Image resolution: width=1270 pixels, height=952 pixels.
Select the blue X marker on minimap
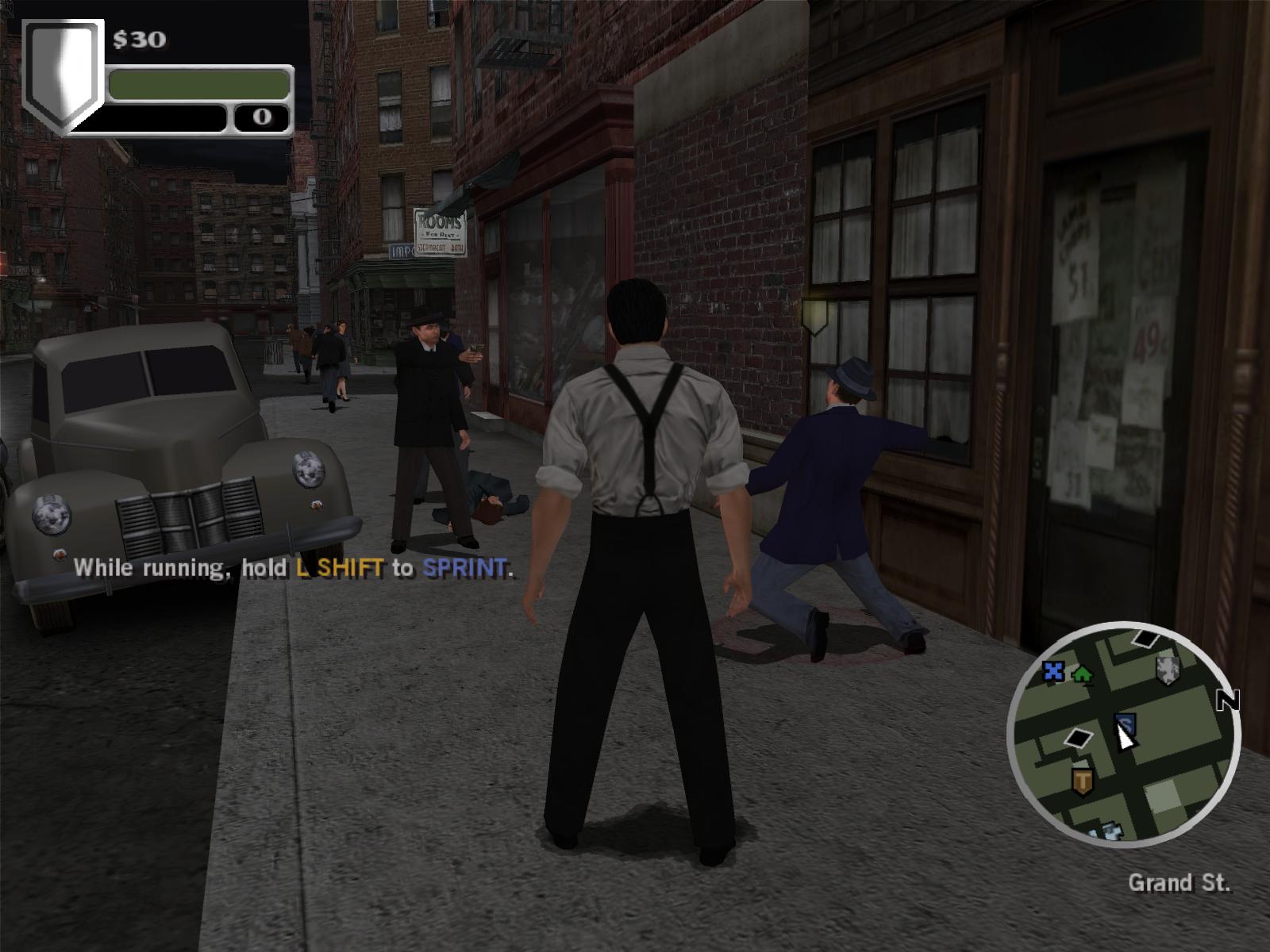pyautogui.click(x=1053, y=672)
